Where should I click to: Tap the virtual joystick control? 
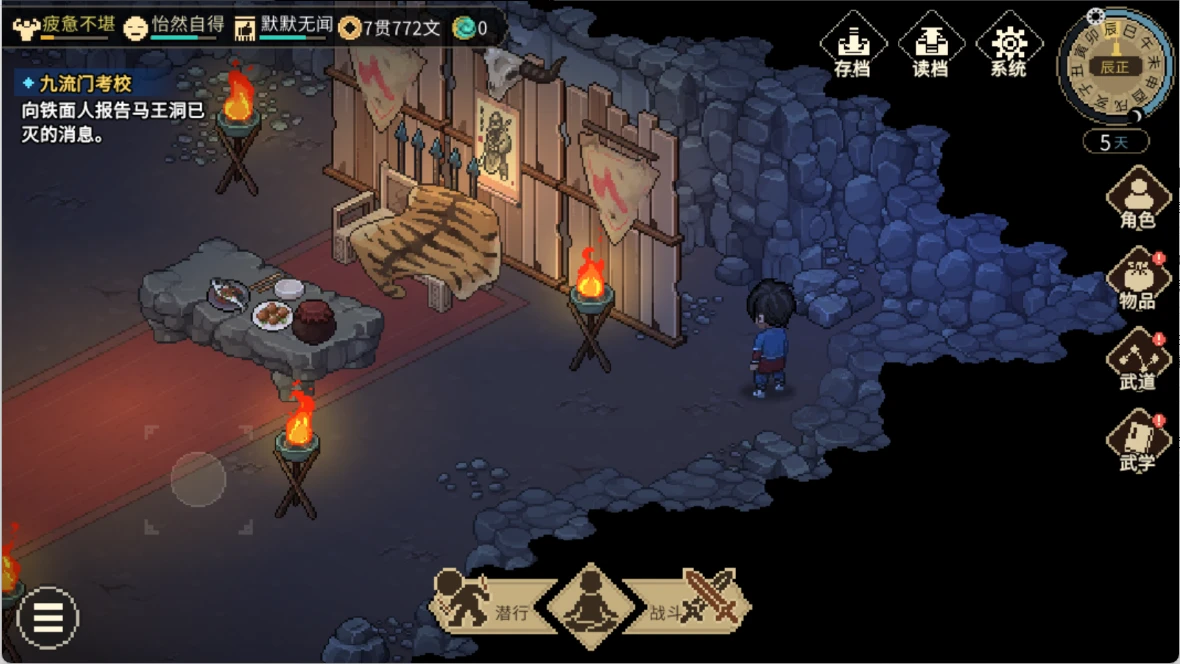(198, 480)
